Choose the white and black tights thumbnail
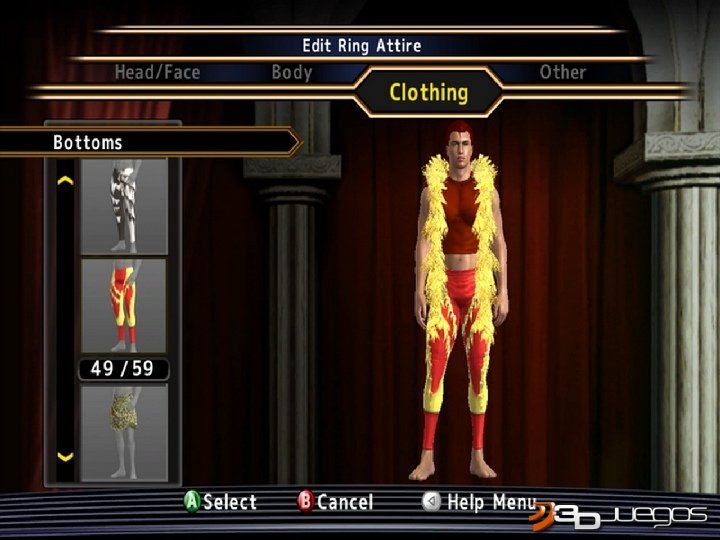This screenshot has height=540, width=720. (124, 204)
